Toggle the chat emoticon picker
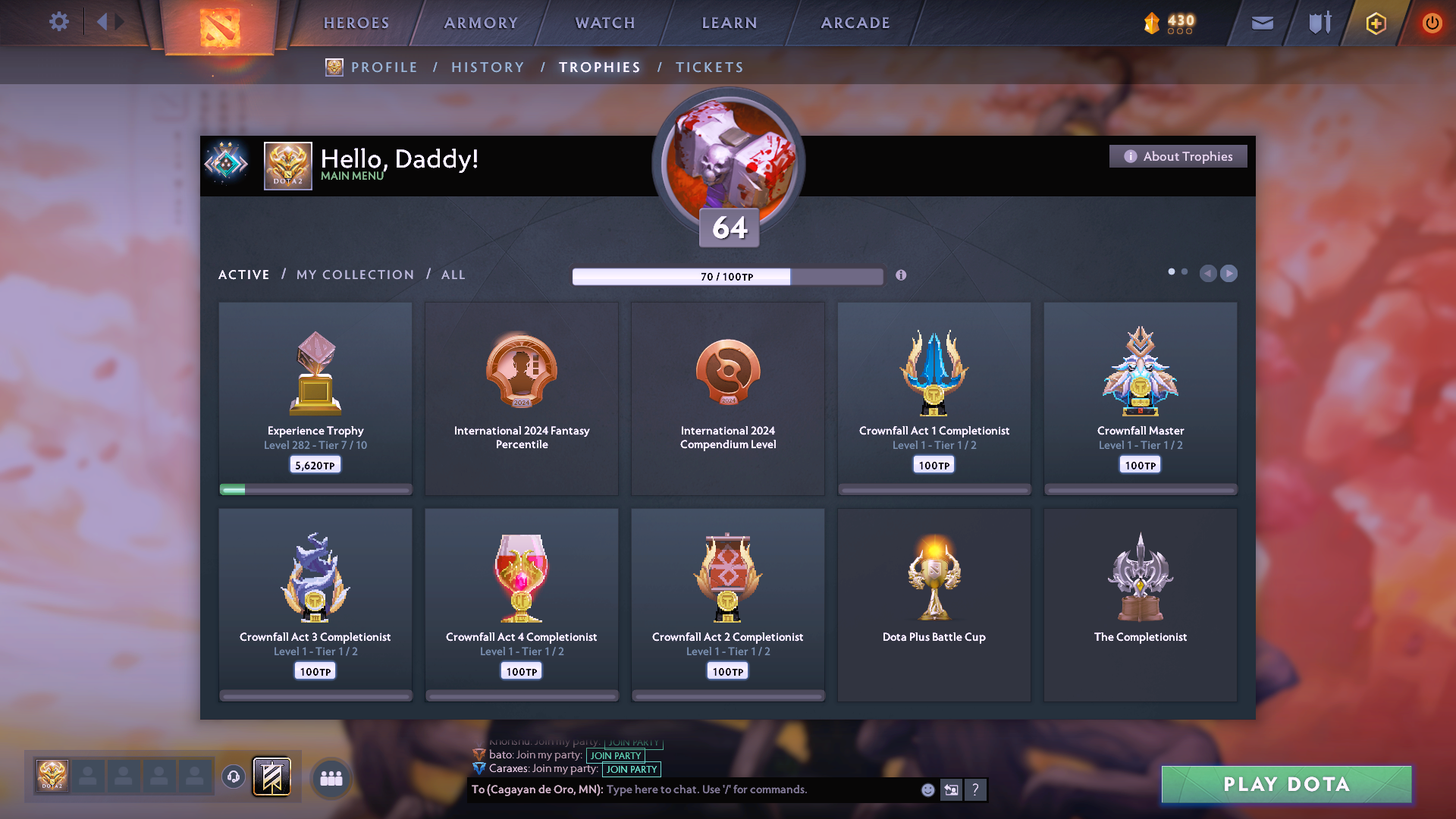 point(927,789)
